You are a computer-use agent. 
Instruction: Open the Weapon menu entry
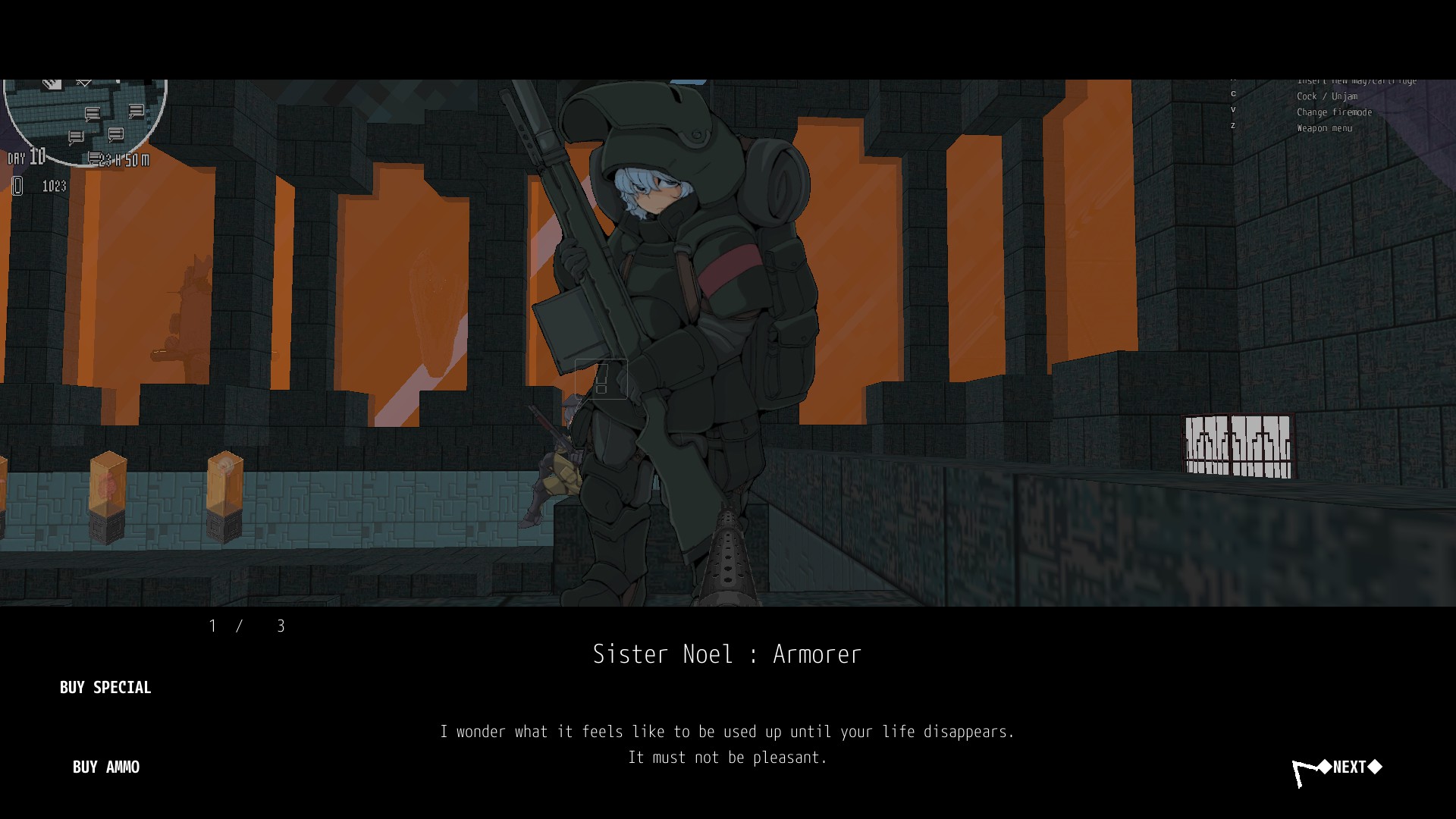1324,128
